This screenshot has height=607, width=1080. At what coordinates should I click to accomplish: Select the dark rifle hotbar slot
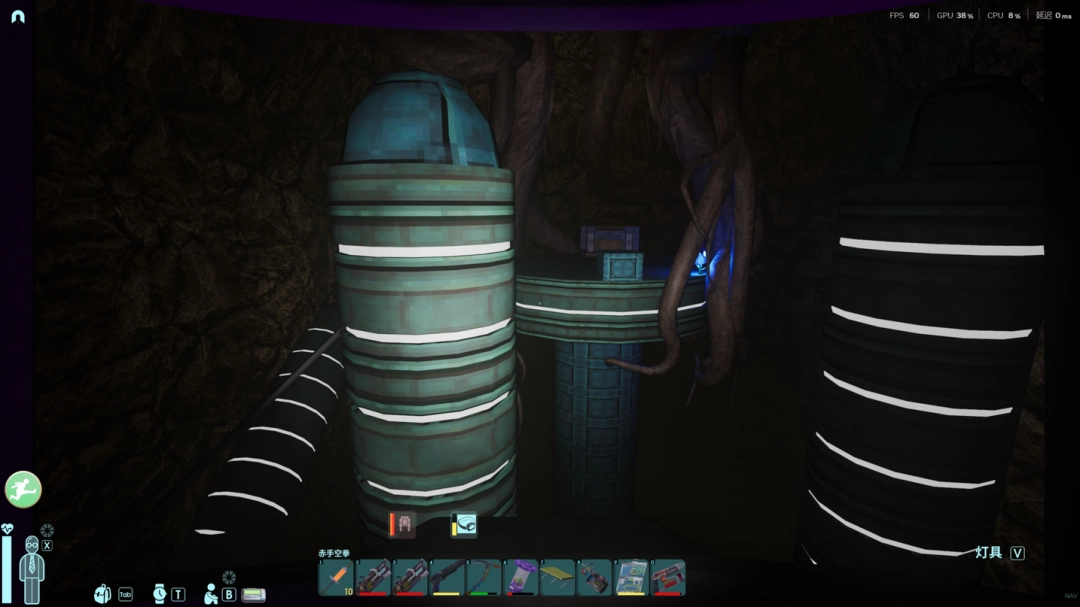[x=447, y=578]
